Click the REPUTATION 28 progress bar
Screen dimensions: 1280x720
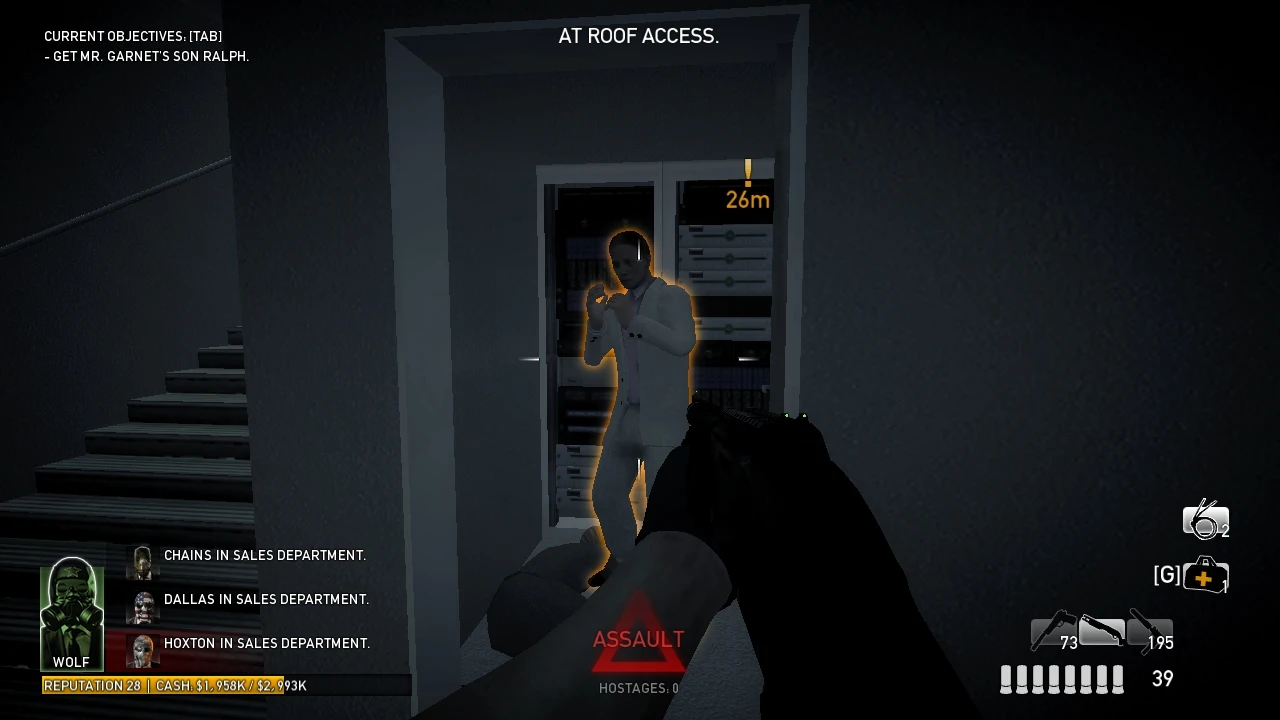92,685
